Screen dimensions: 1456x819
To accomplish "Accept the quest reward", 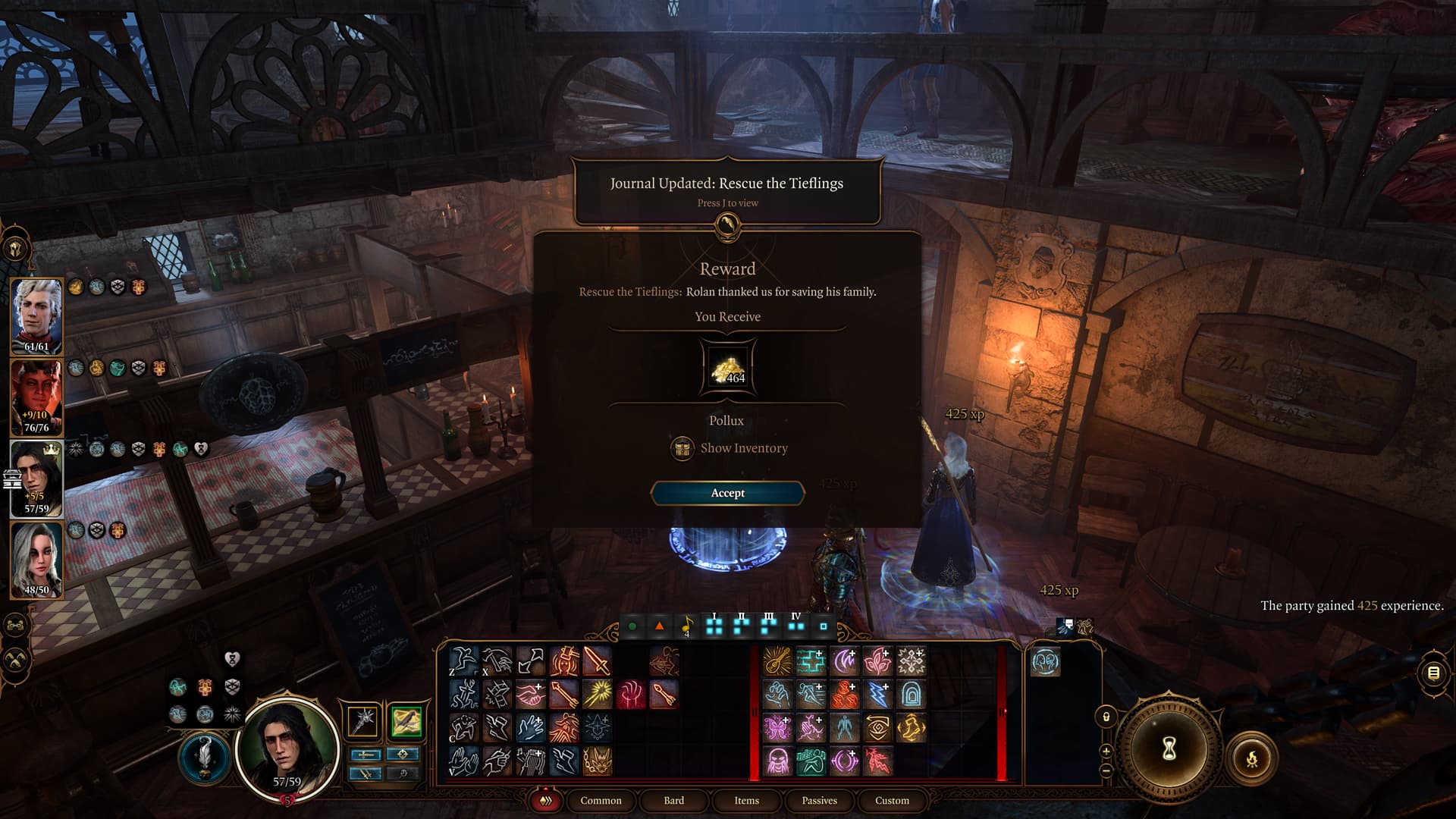I will tap(727, 493).
